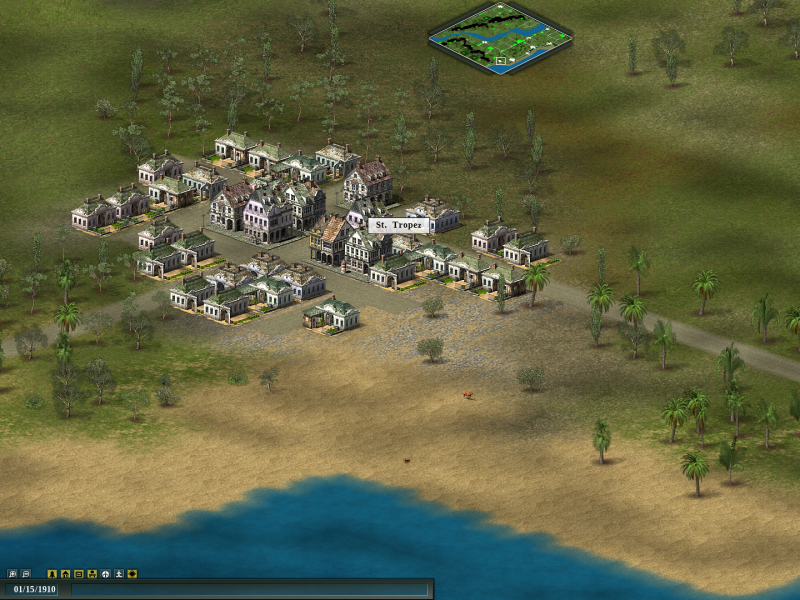Select the St. Tropez city label
Image resolution: width=800 pixels, height=600 pixels.
click(398, 226)
